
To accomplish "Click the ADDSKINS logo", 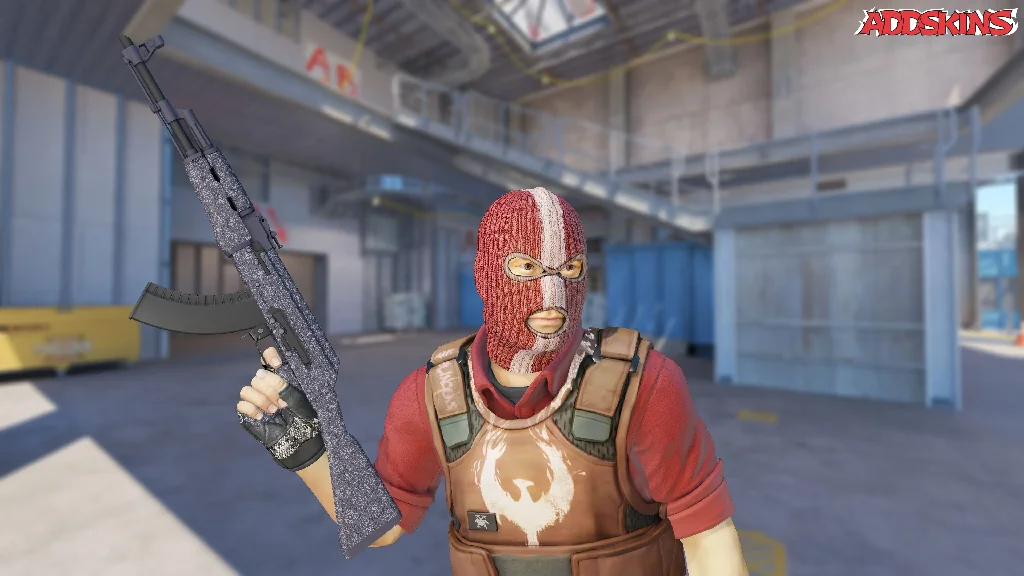I will 937,23.
